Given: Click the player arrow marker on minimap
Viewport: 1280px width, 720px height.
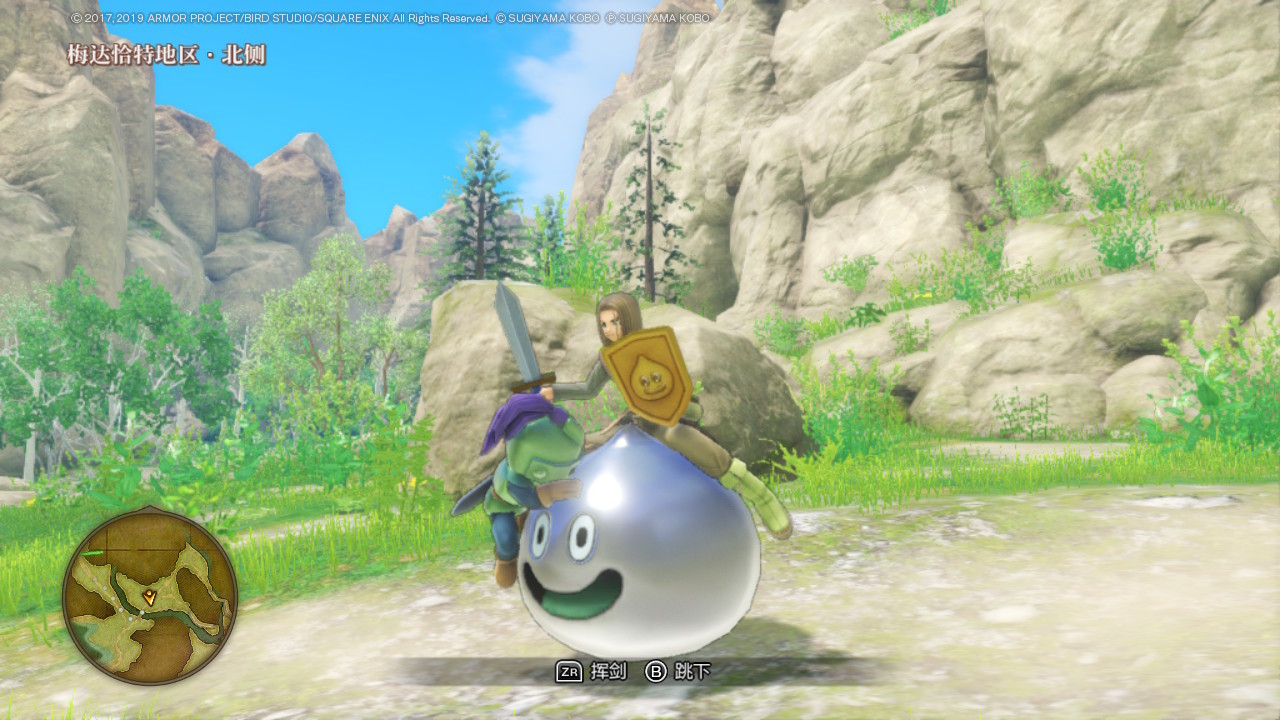Looking at the screenshot, I should pos(150,597).
